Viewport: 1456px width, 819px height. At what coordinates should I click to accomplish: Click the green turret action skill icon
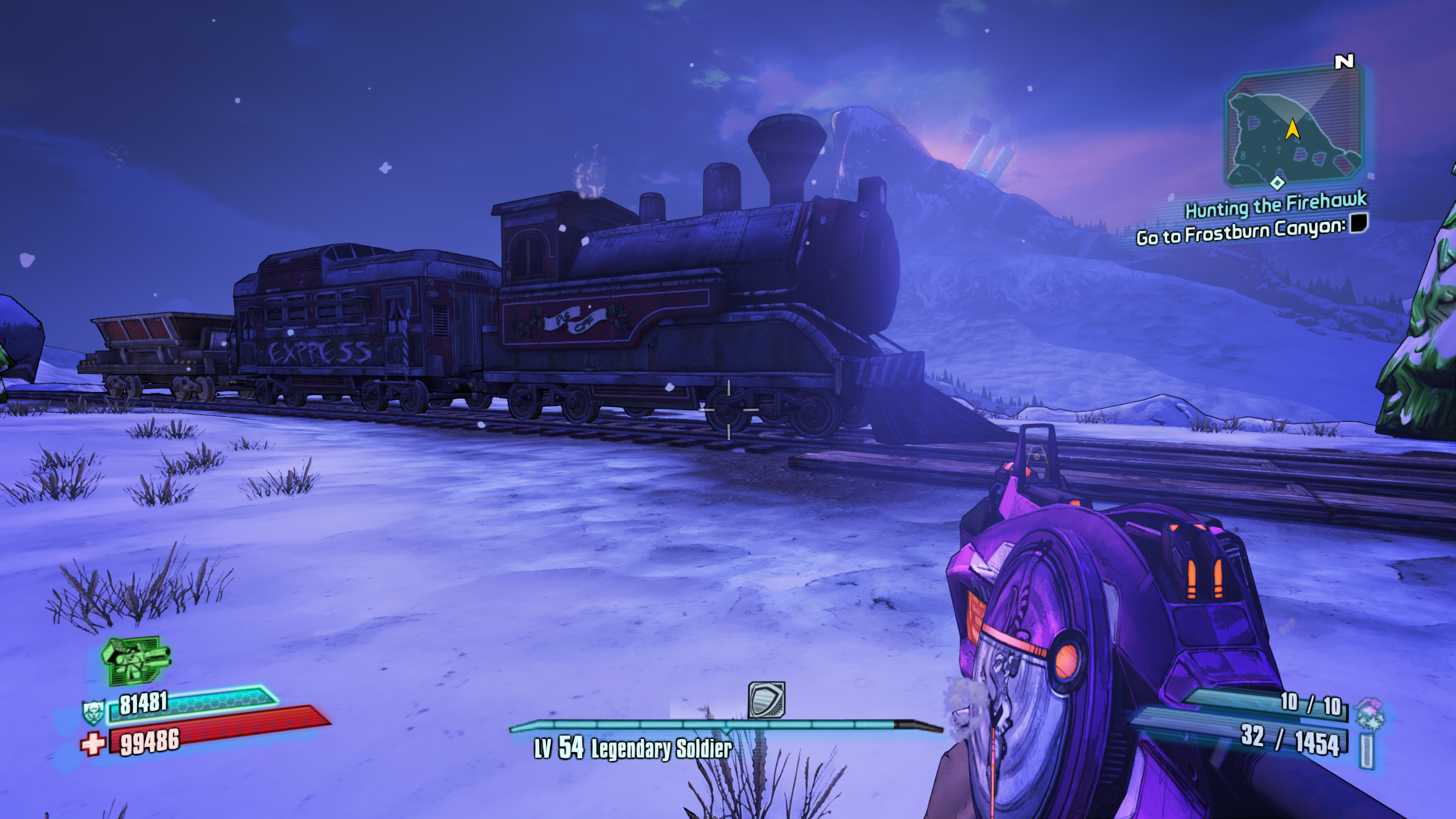[x=136, y=660]
